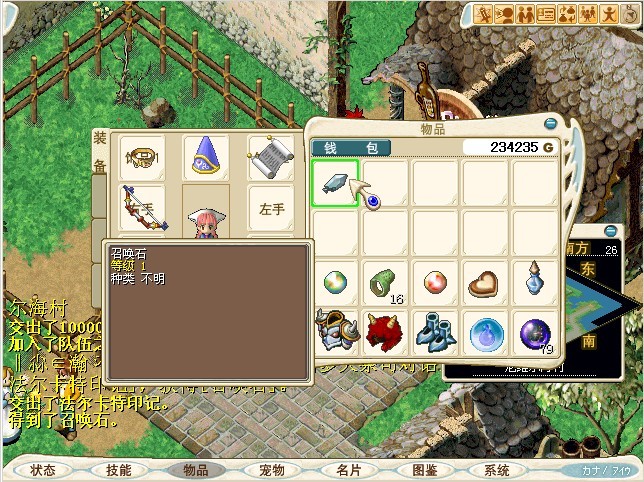The height and width of the screenshot is (482, 644).
Task: Click the equipped bow in the right-hand slot
Action: point(139,207)
